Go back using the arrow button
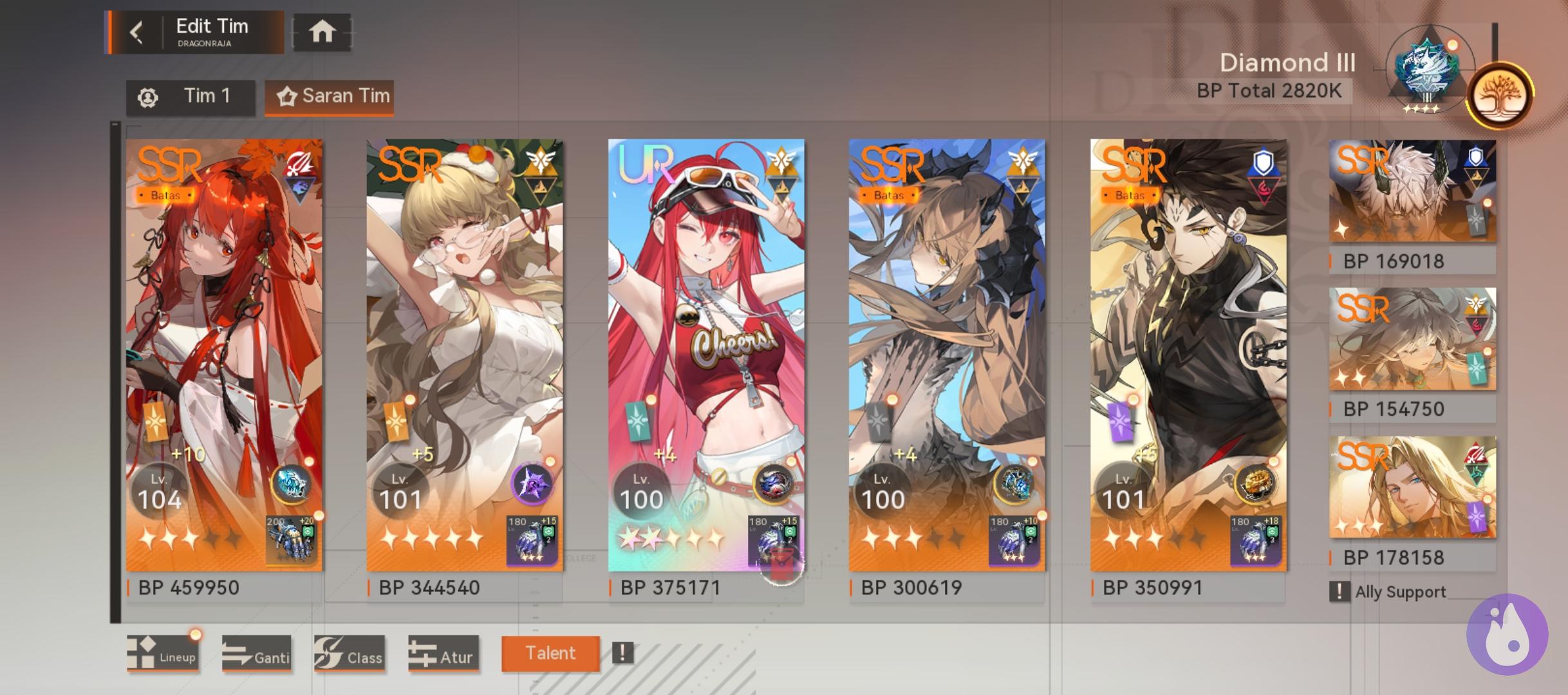Image resolution: width=1568 pixels, height=695 pixels. (136, 32)
